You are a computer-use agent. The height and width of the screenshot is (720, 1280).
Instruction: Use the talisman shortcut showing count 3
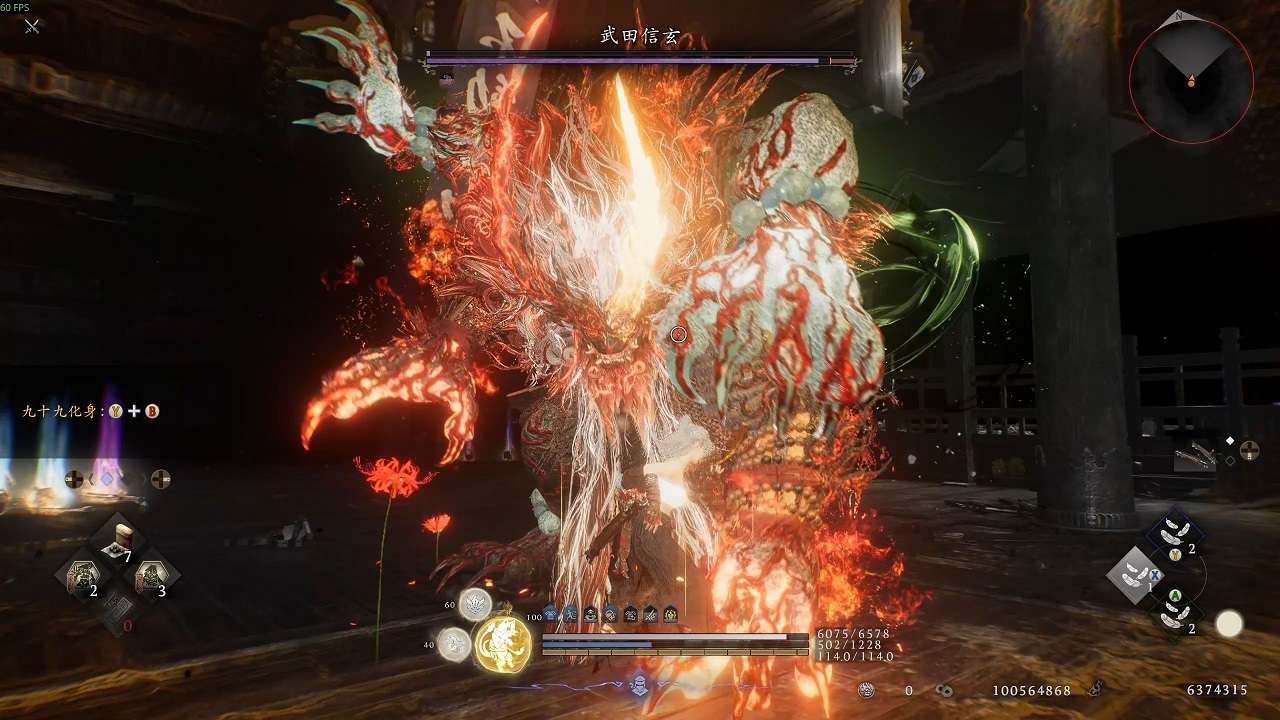[153, 577]
